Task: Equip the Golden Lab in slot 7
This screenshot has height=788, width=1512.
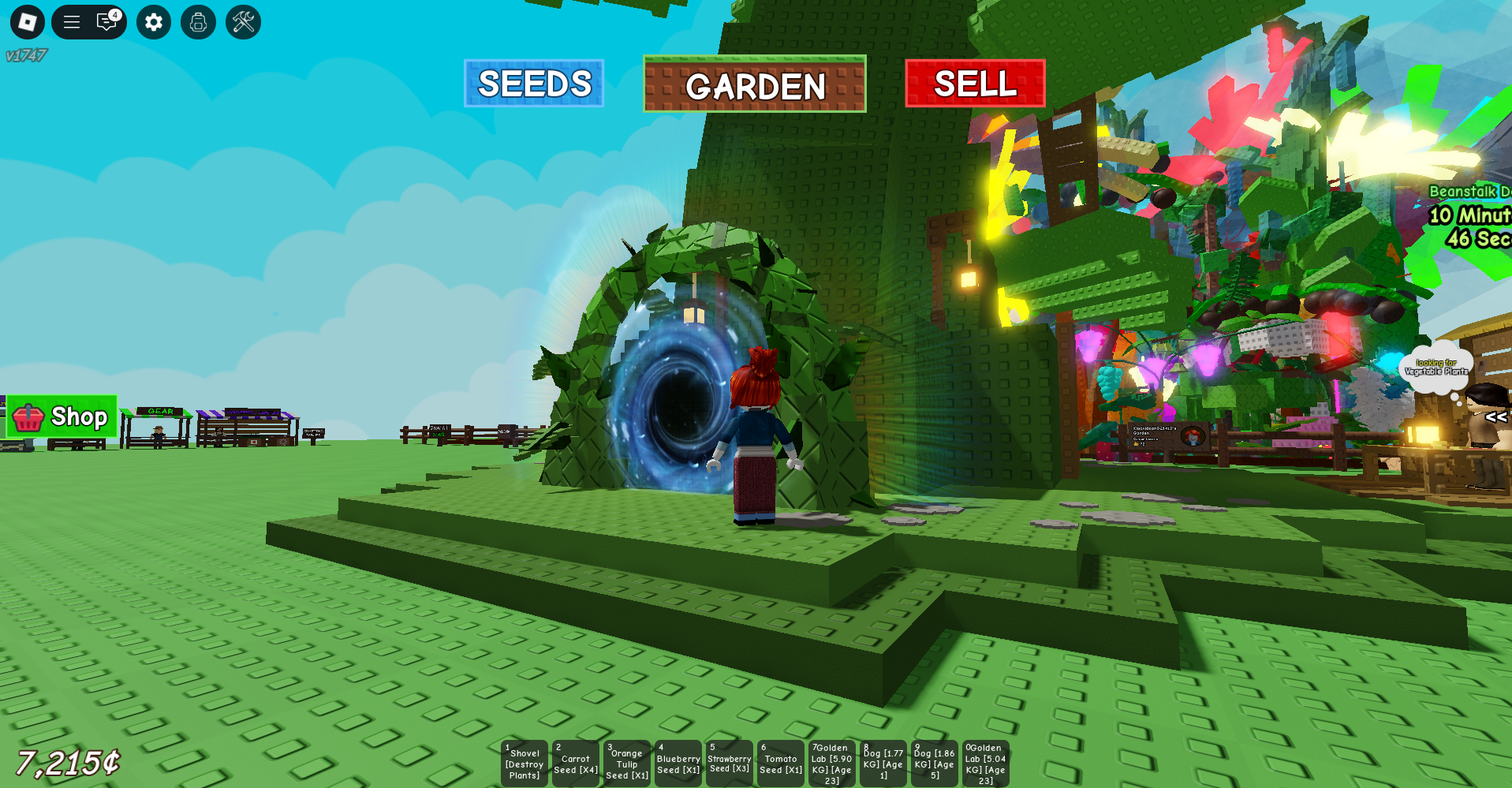Action: (831, 763)
